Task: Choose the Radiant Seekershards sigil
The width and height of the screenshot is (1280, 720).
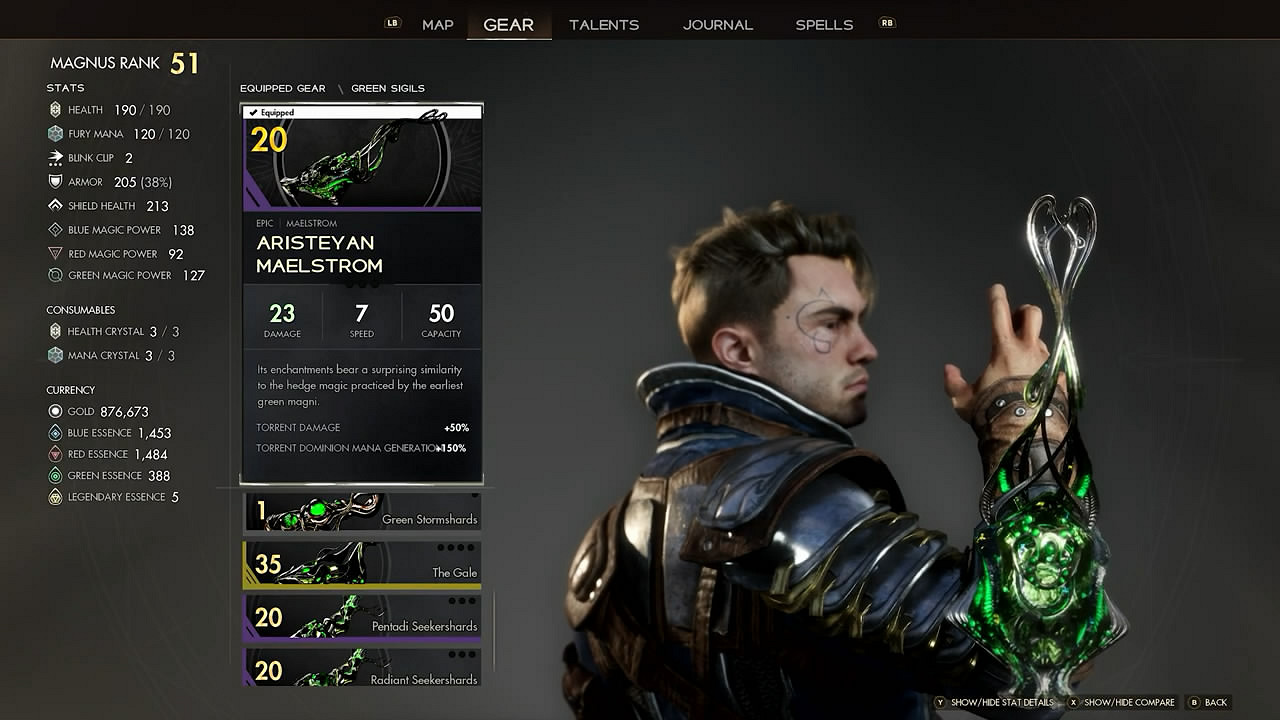Action: [x=361, y=668]
